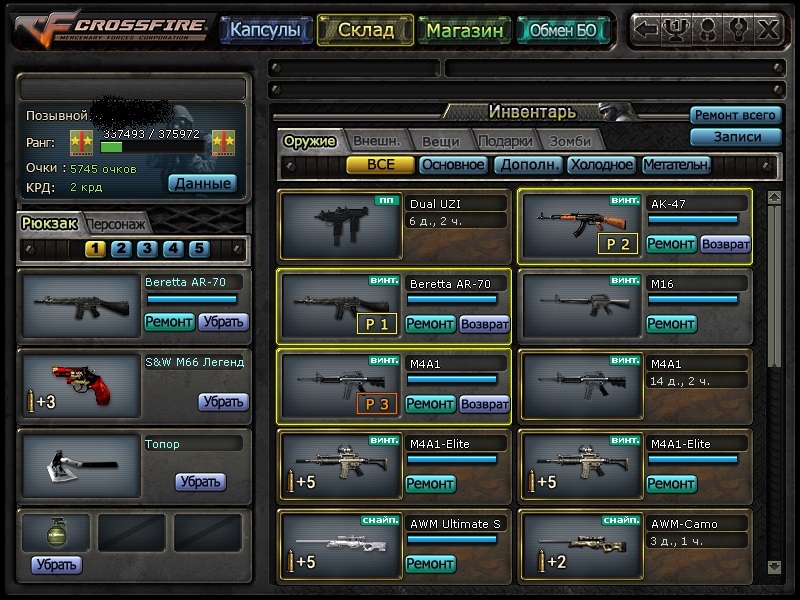The image size is (800, 600).
Task: Open the Обмен БО section
Action: (x=563, y=30)
